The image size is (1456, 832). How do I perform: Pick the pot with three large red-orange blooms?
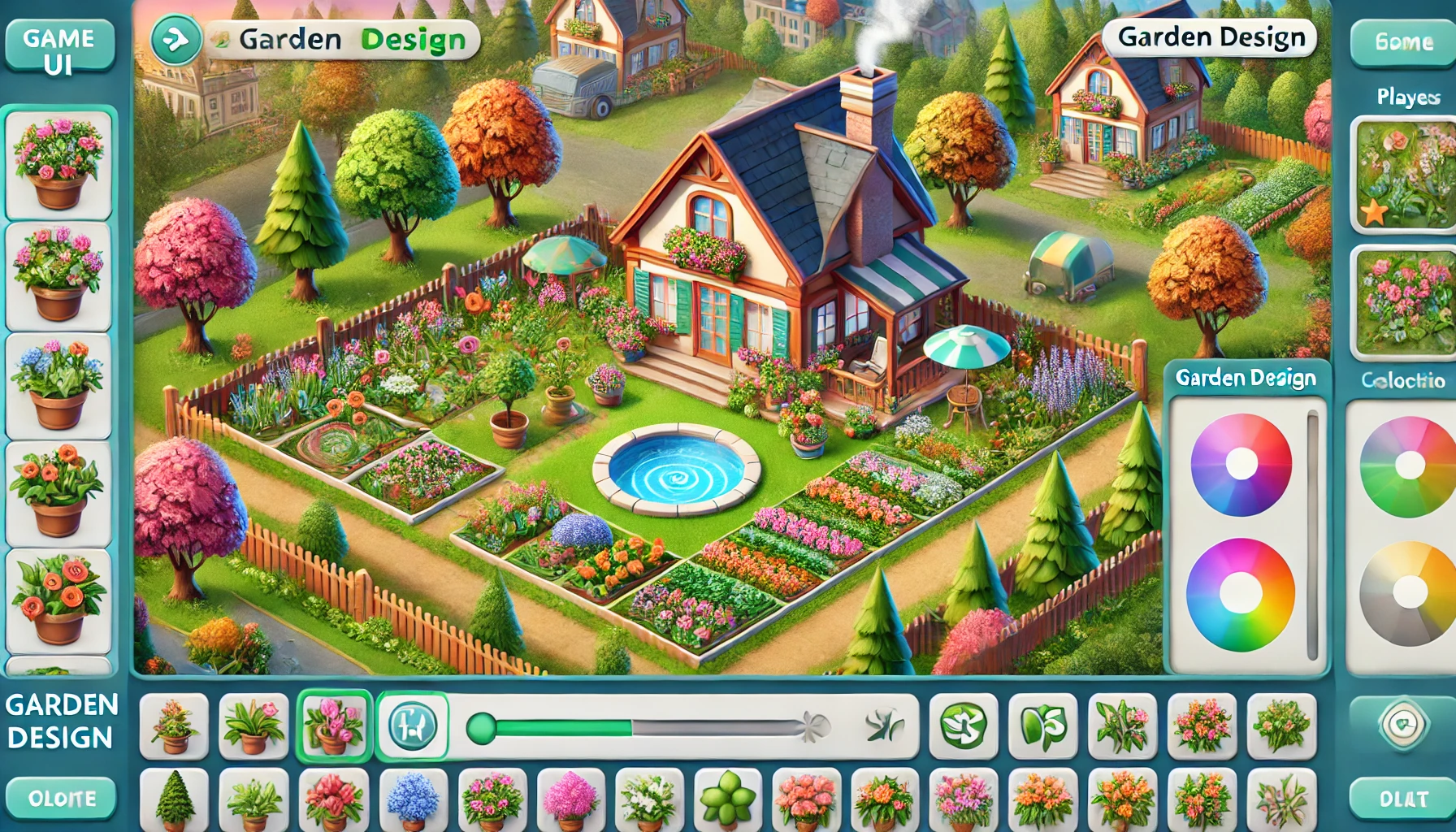coord(58,600)
